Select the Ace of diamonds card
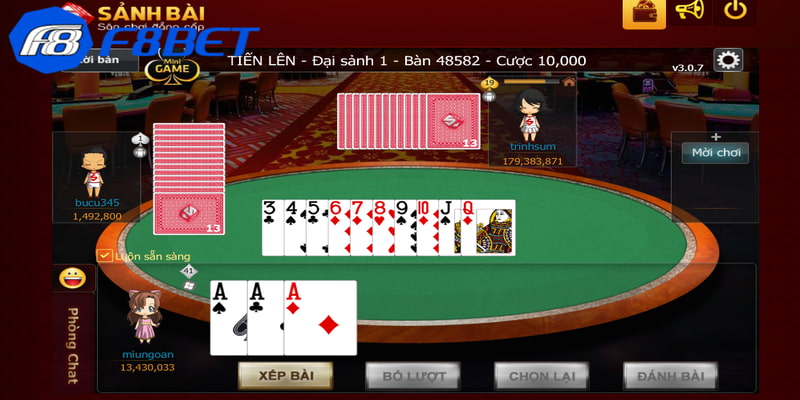 coord(322,317)
